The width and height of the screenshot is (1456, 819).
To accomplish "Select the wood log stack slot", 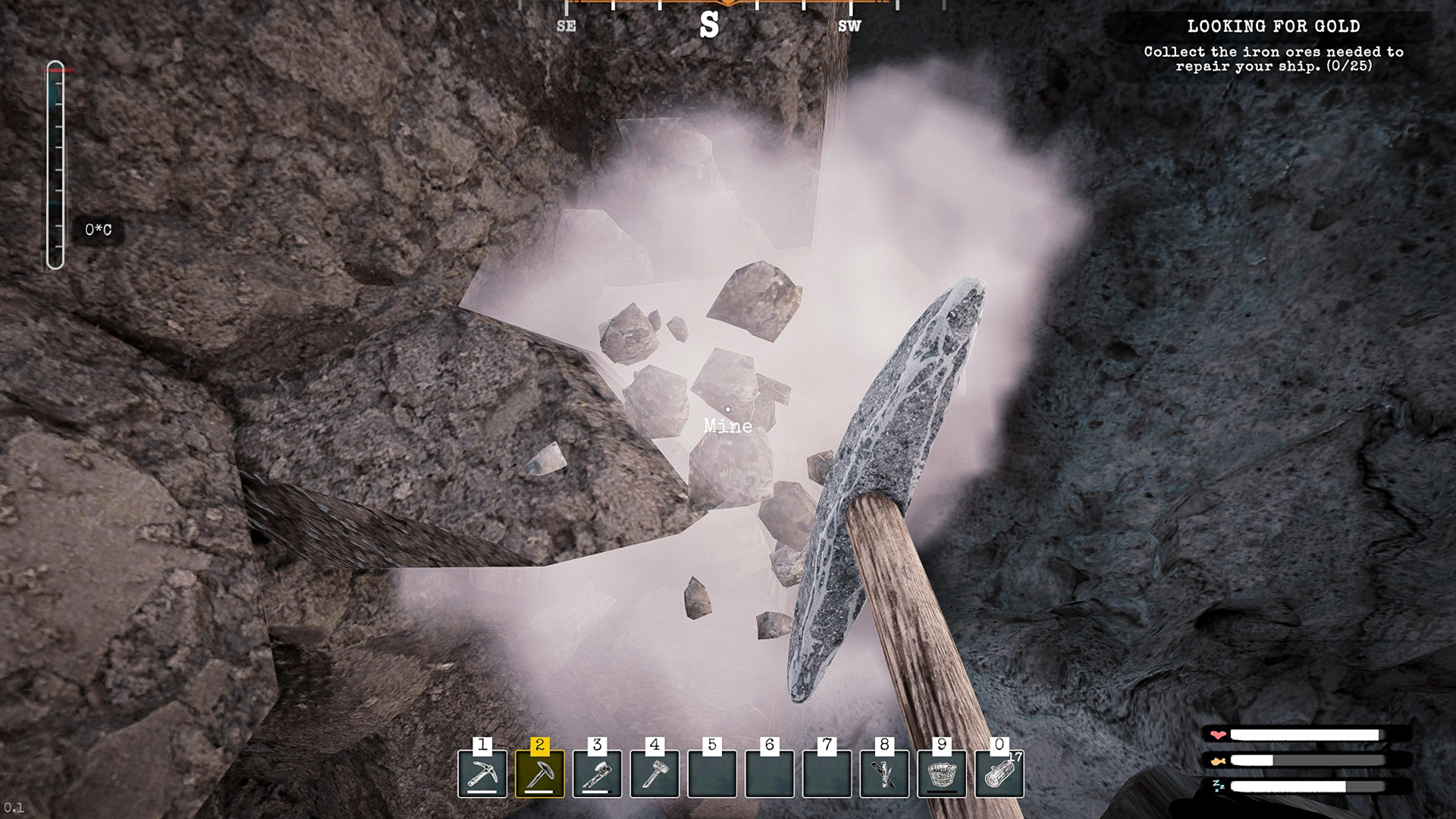I will click(999, 773).
